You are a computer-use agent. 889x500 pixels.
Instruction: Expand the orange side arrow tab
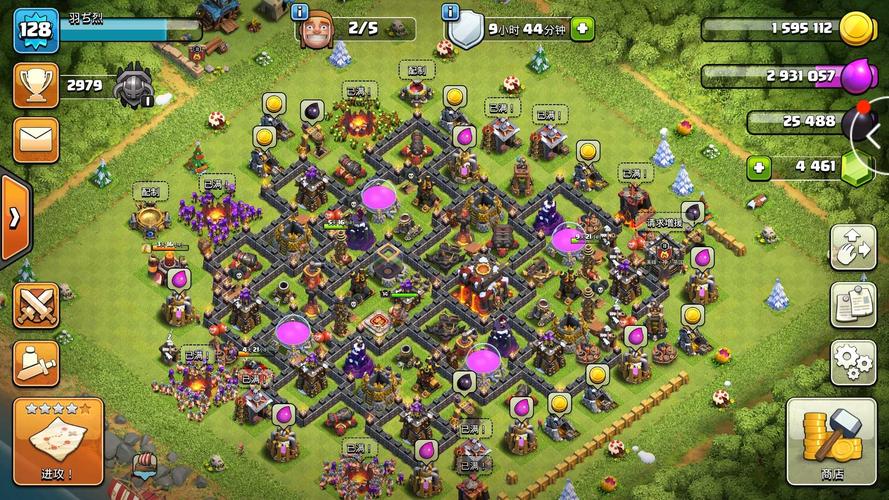14,218
